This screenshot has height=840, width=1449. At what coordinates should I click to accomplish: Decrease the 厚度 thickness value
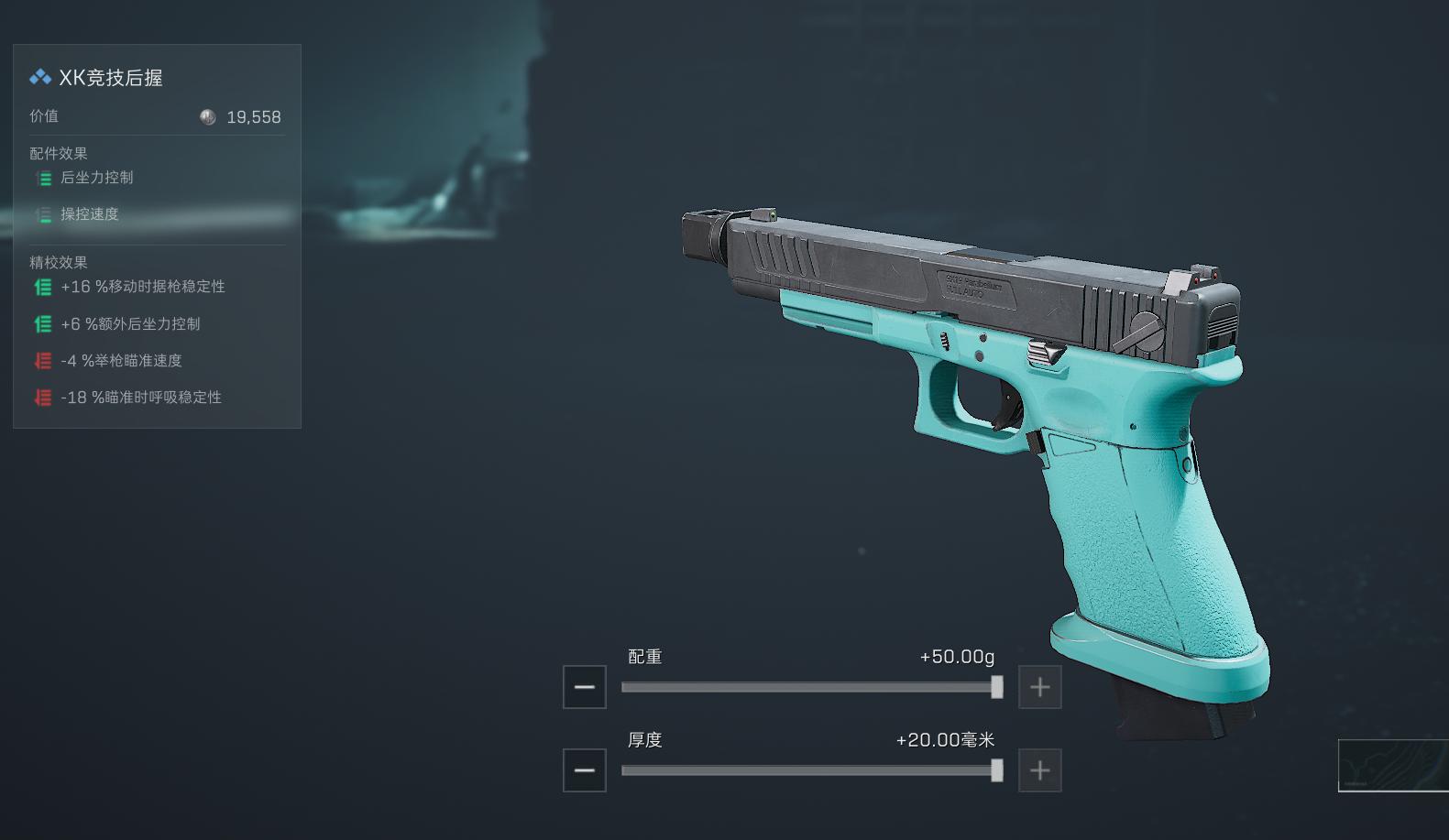coord(585,770)
